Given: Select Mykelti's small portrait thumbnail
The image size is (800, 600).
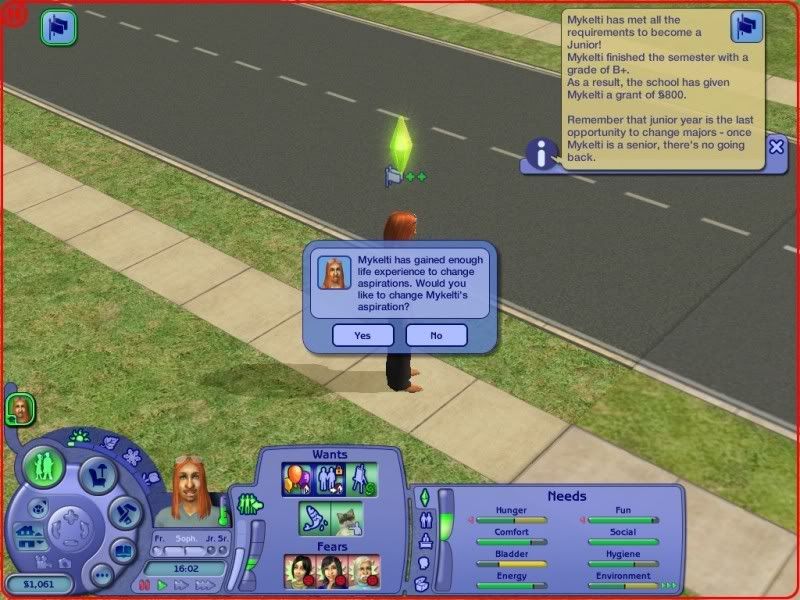Looking at the screenshot, I should (x=19, y=407).
